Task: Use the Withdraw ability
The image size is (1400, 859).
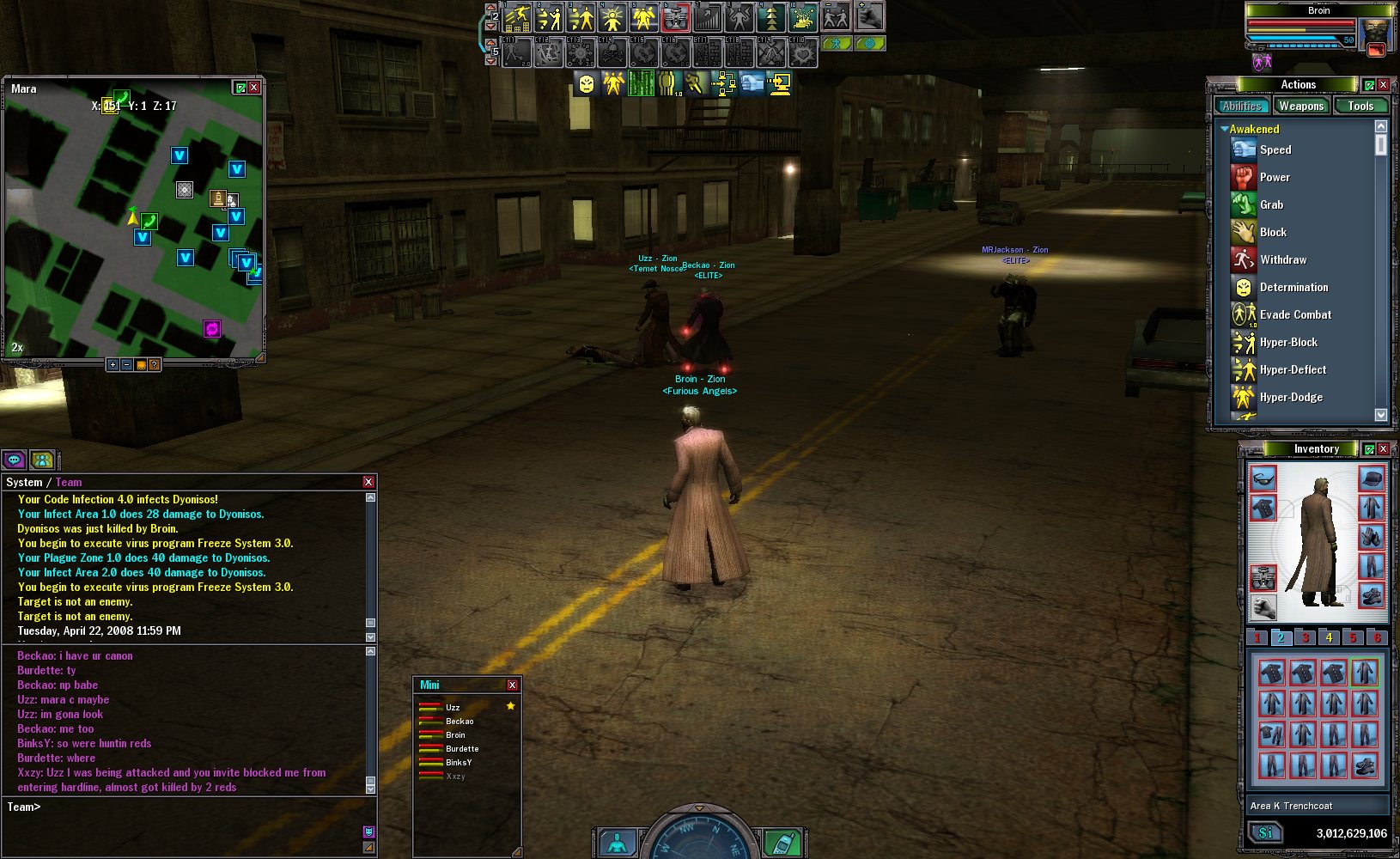Action: pyautogui.click(x=1282, y=259)
